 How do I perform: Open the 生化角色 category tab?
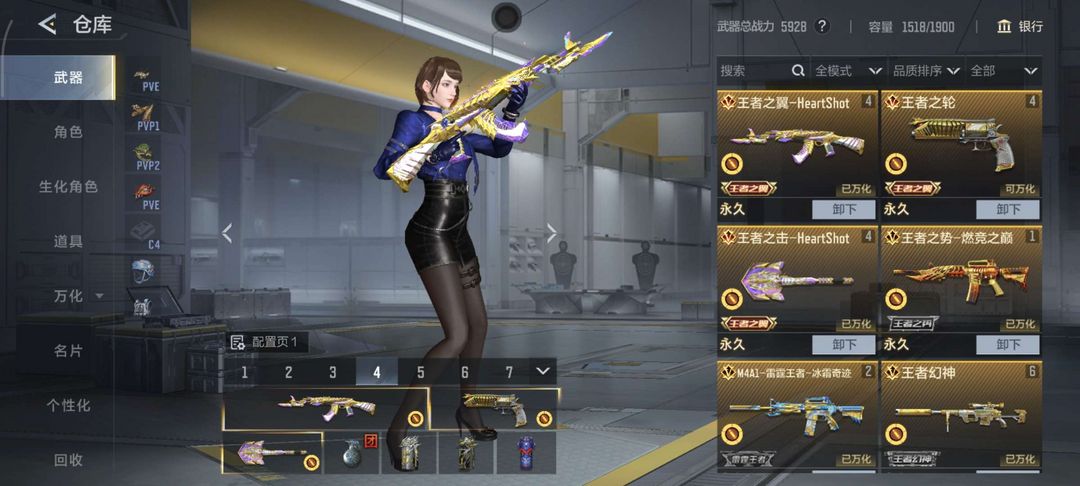(x=68, y=187)
